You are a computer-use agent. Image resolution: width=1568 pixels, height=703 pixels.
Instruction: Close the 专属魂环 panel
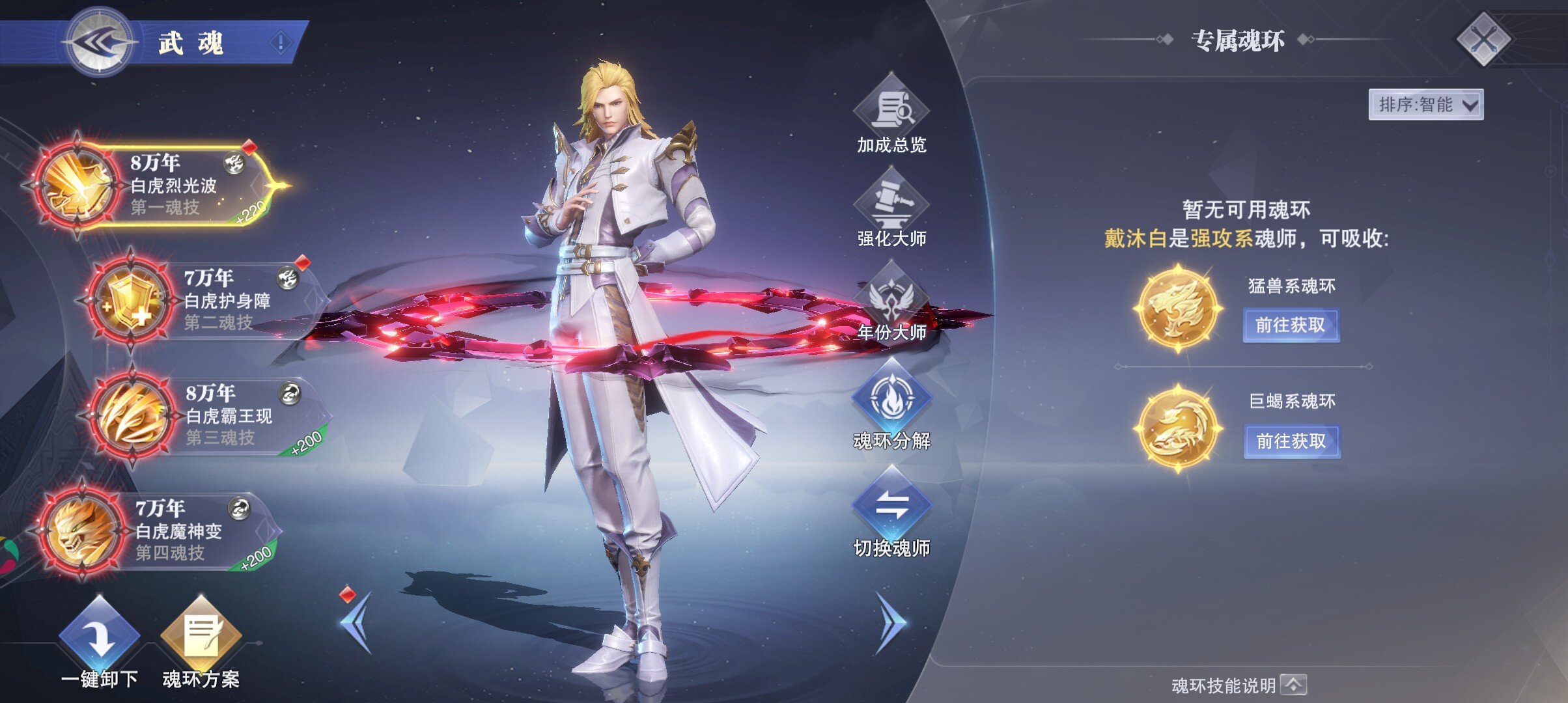point(1483,40)
